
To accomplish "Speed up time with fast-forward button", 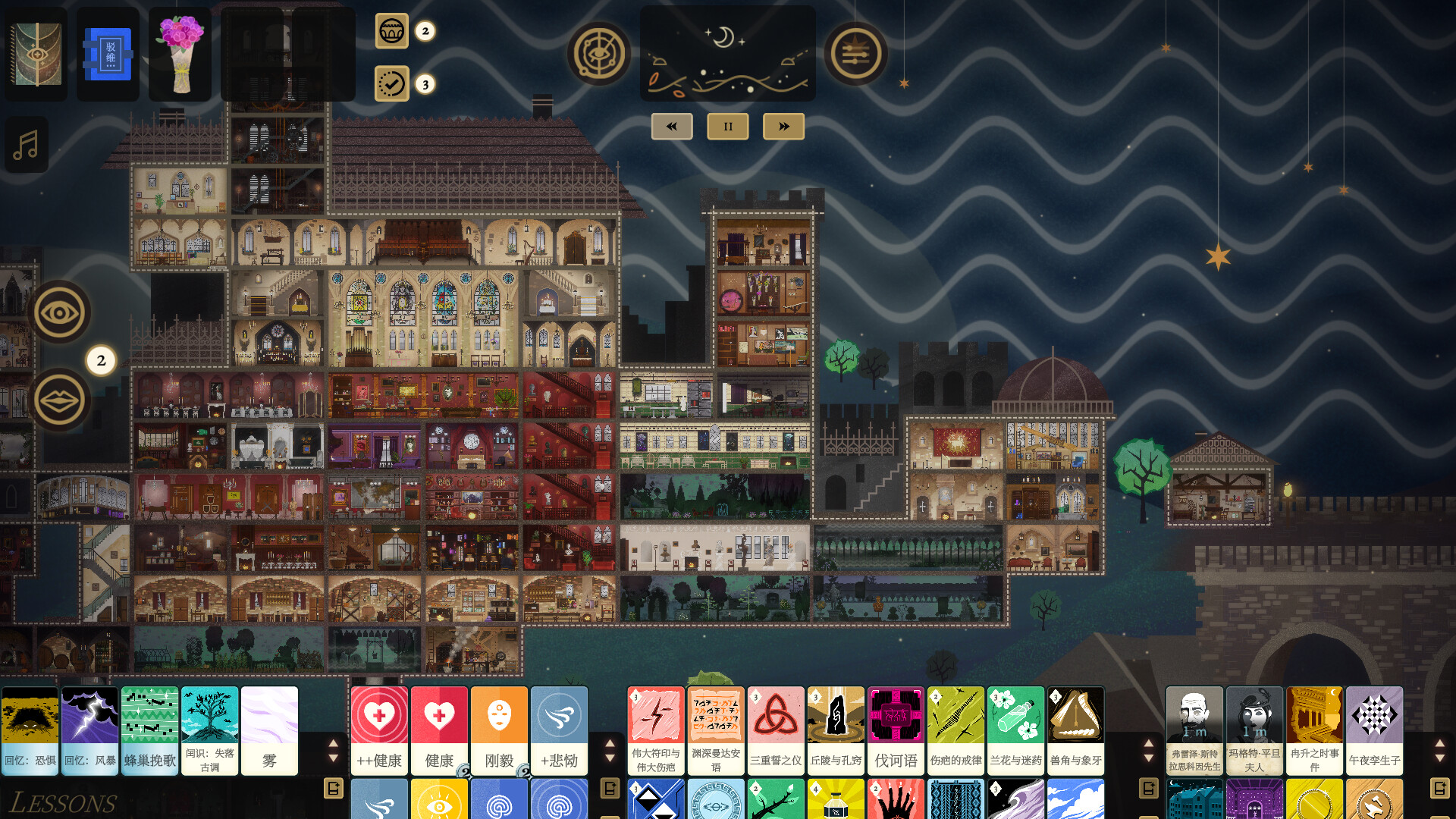I will point(783,126).
